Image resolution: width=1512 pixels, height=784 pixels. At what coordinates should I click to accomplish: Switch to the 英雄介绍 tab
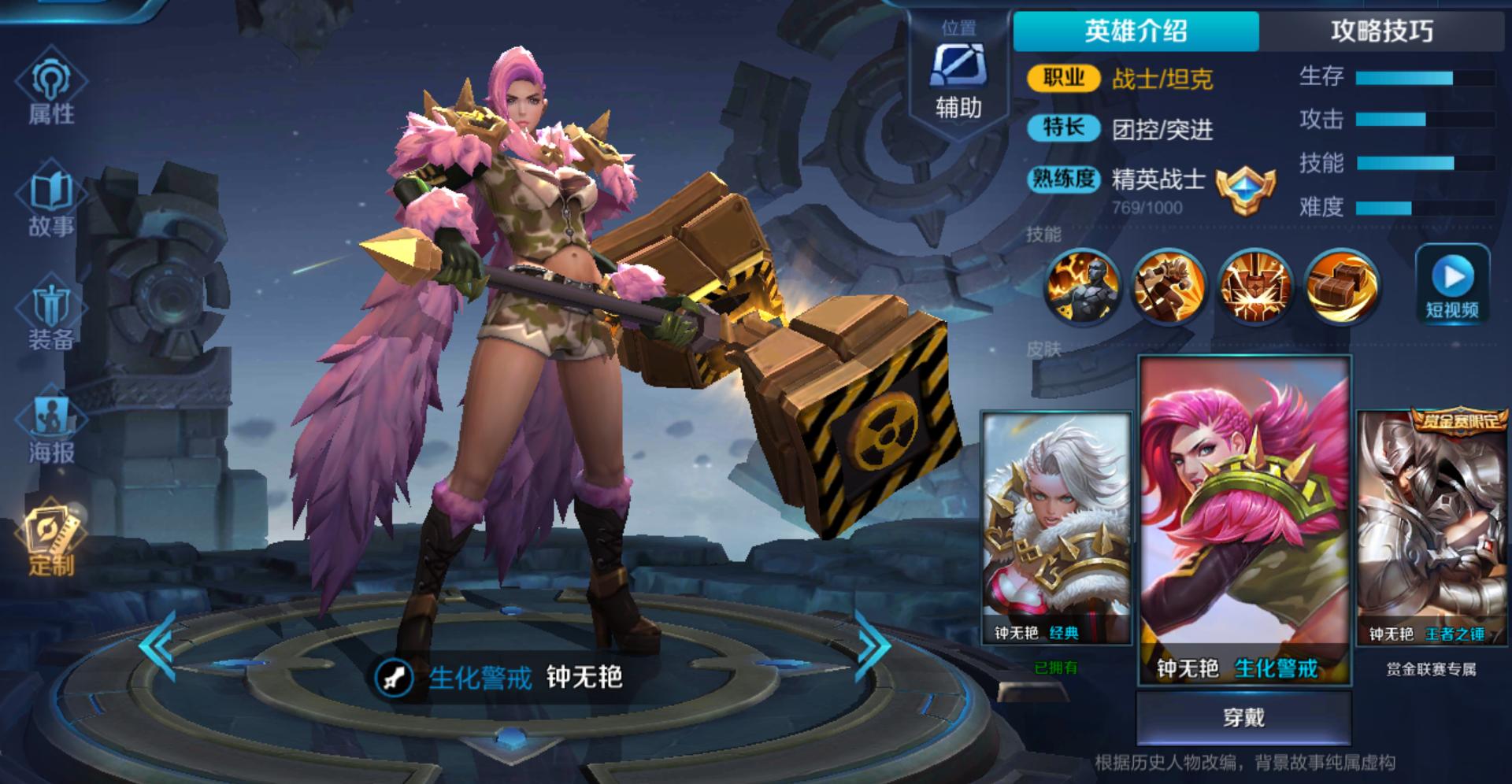pyautogui.click(x=1136, y=31)
